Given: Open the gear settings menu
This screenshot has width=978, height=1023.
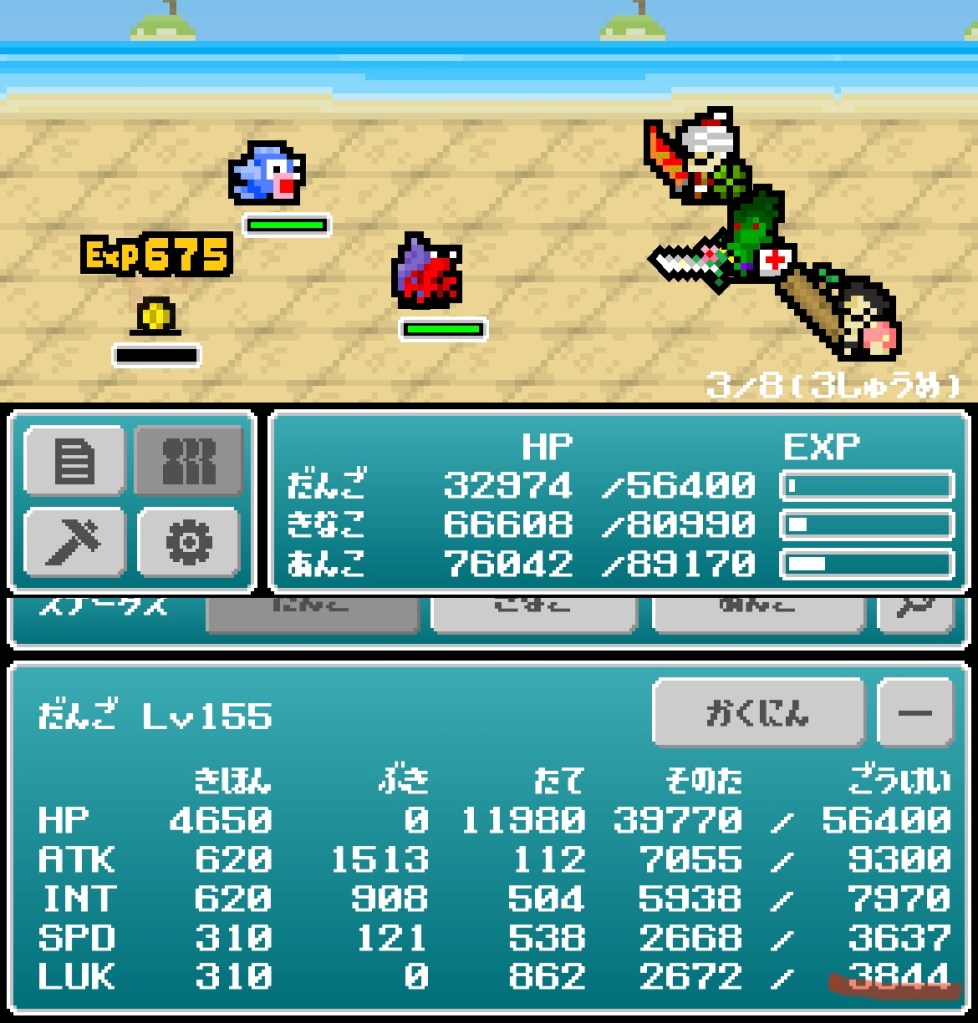Looking at the screenshot, I should [x=189, y=541].
